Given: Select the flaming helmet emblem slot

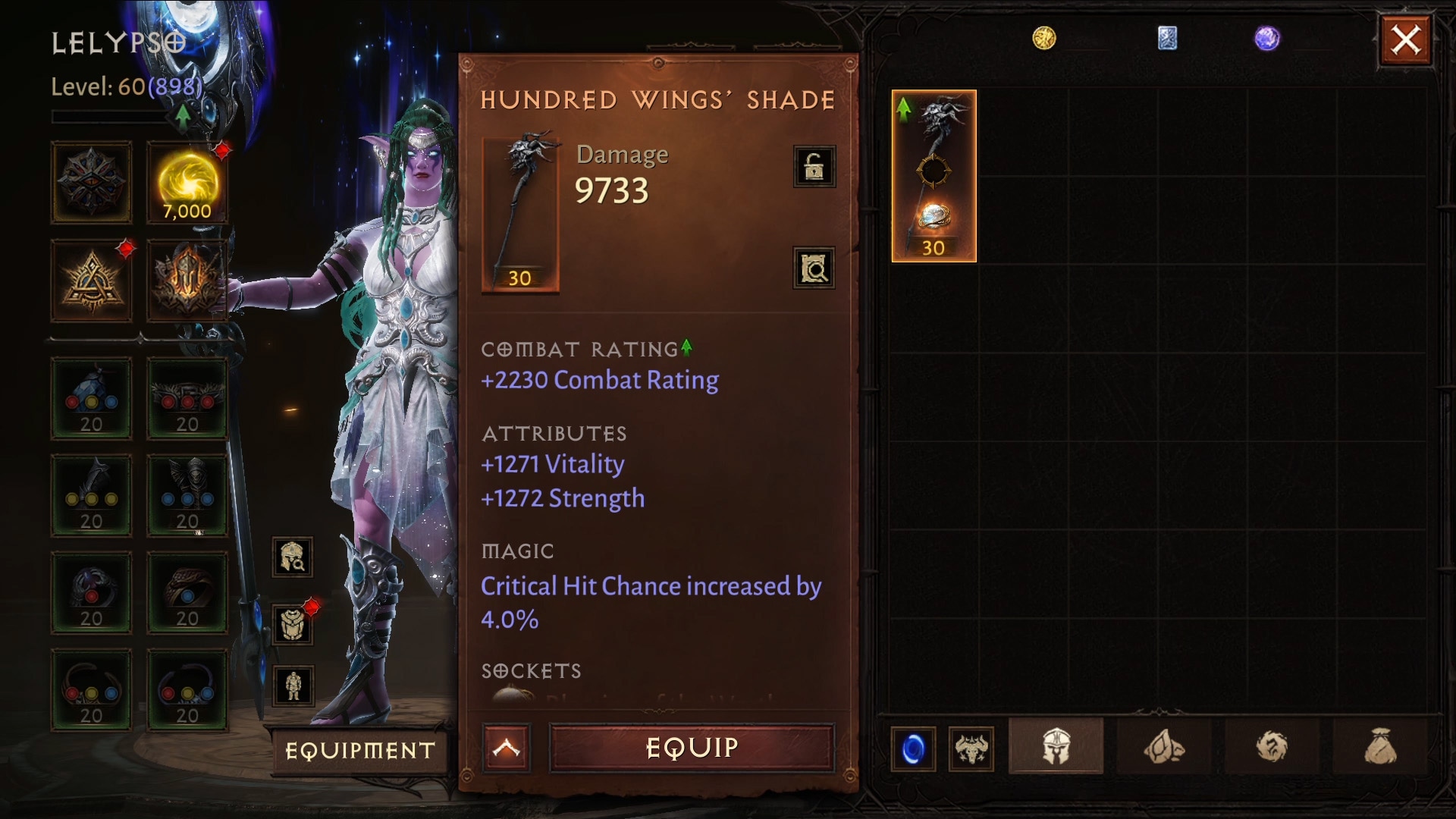Looking at the screenshot, I should coord(187,281).
